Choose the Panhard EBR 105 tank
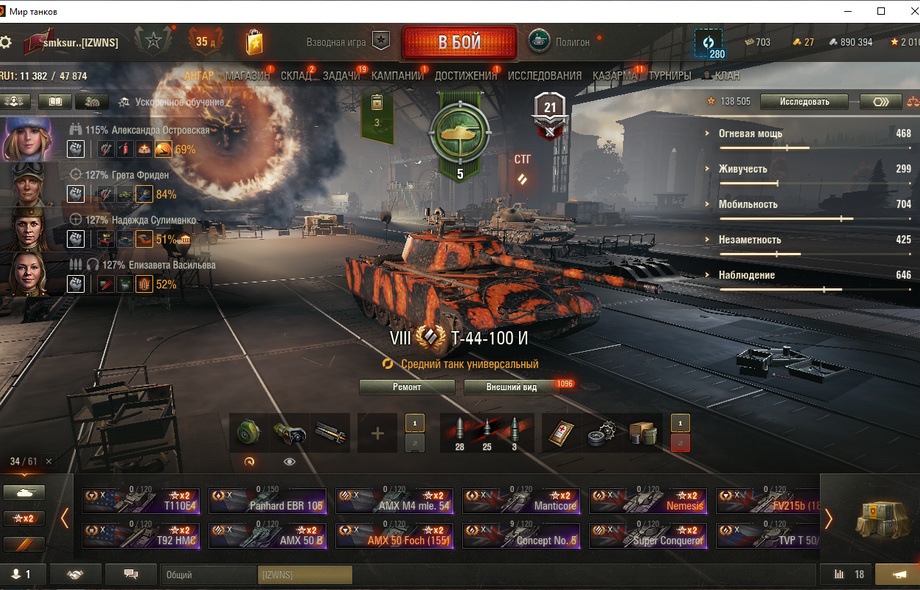This screenshot has height=590, width=920. 268,501
